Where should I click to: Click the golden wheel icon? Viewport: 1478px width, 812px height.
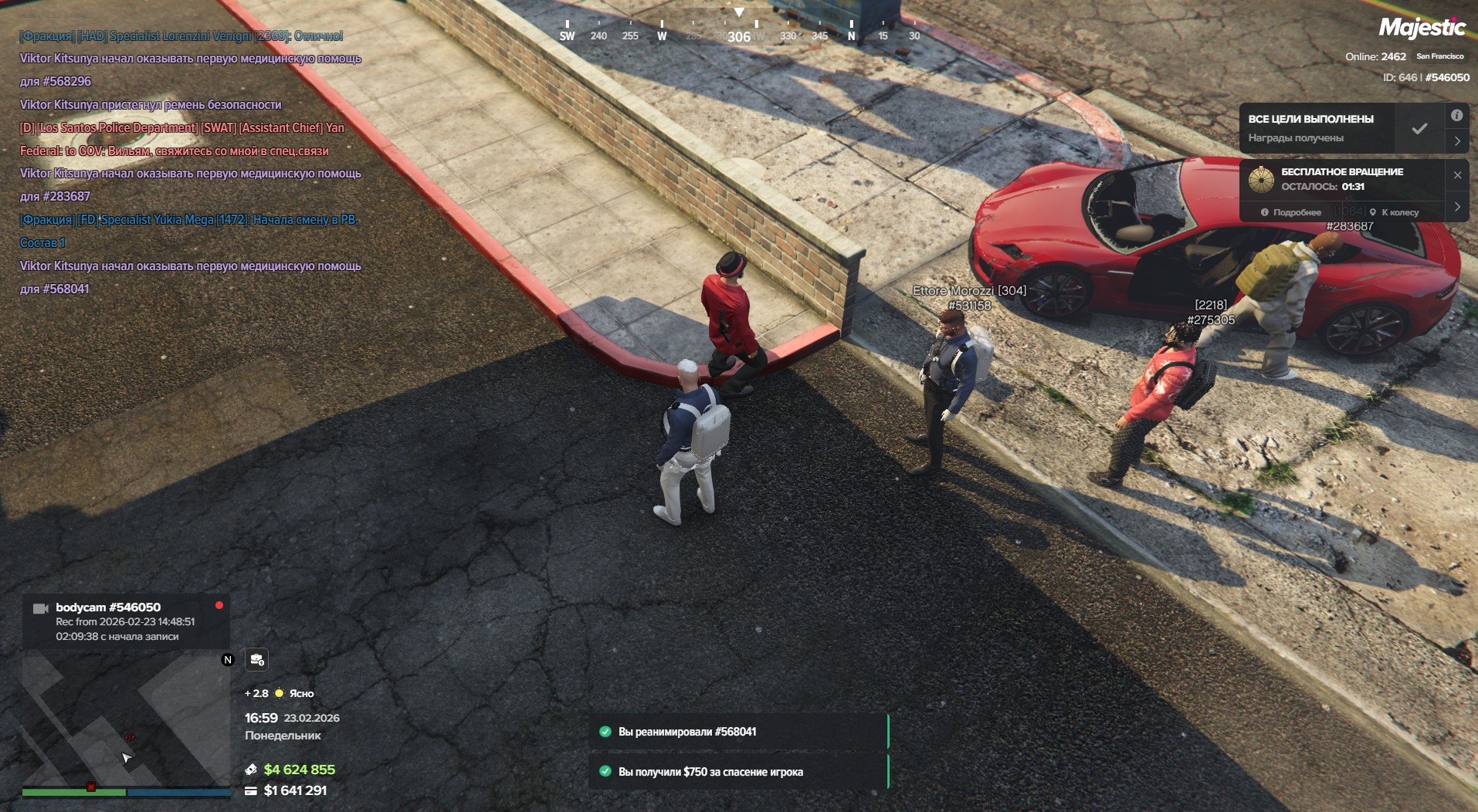pos(1261,179)
